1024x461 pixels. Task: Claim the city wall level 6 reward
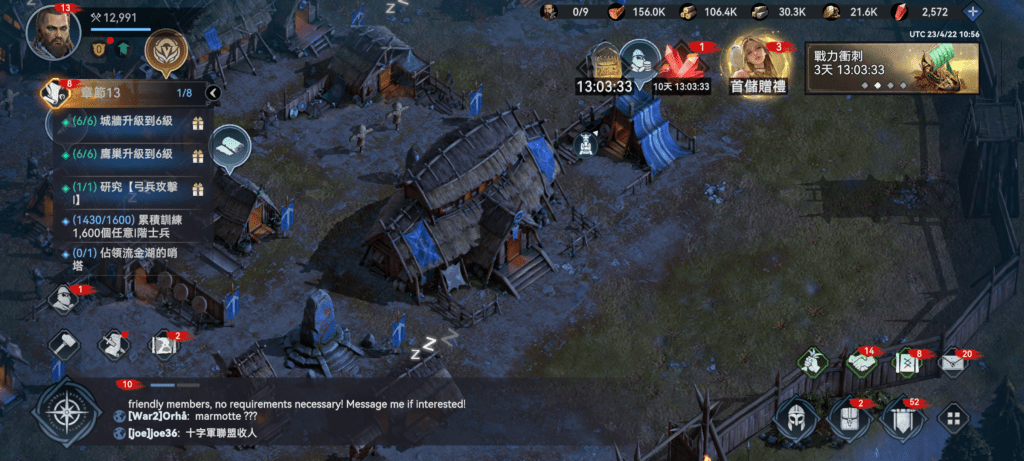point(197,123)
